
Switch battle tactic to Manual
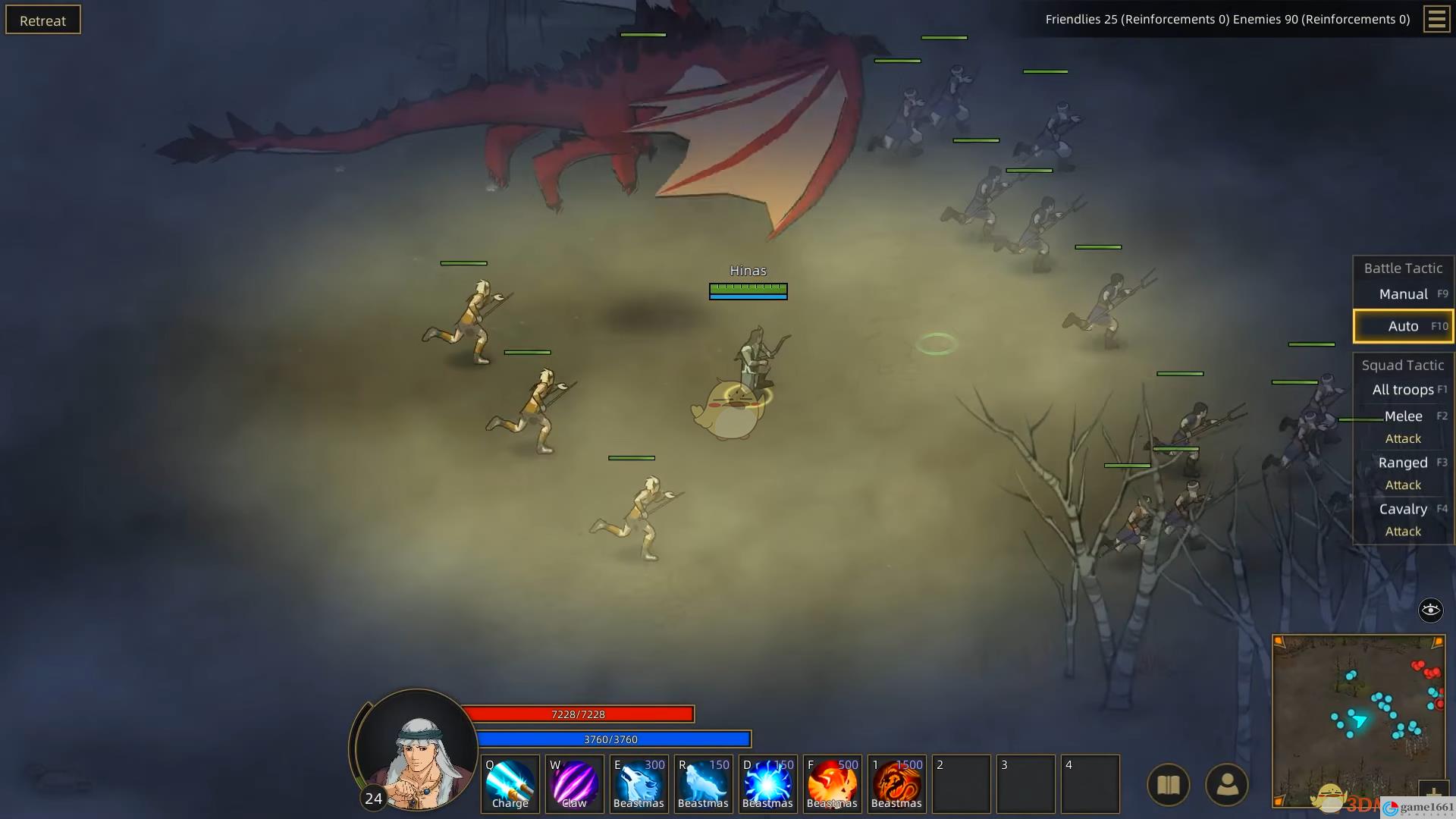click(1403, 294)
